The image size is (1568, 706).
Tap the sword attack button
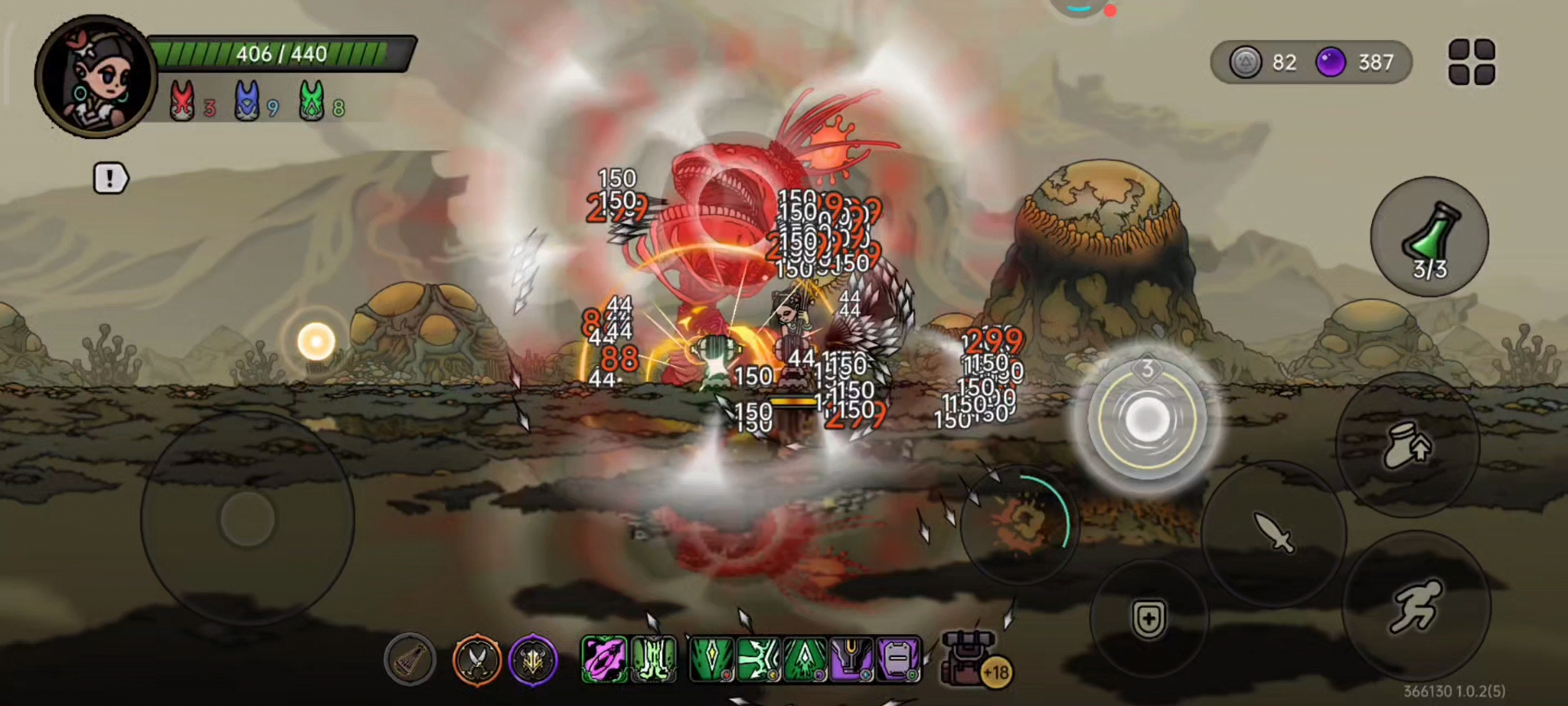[1274, 532]
